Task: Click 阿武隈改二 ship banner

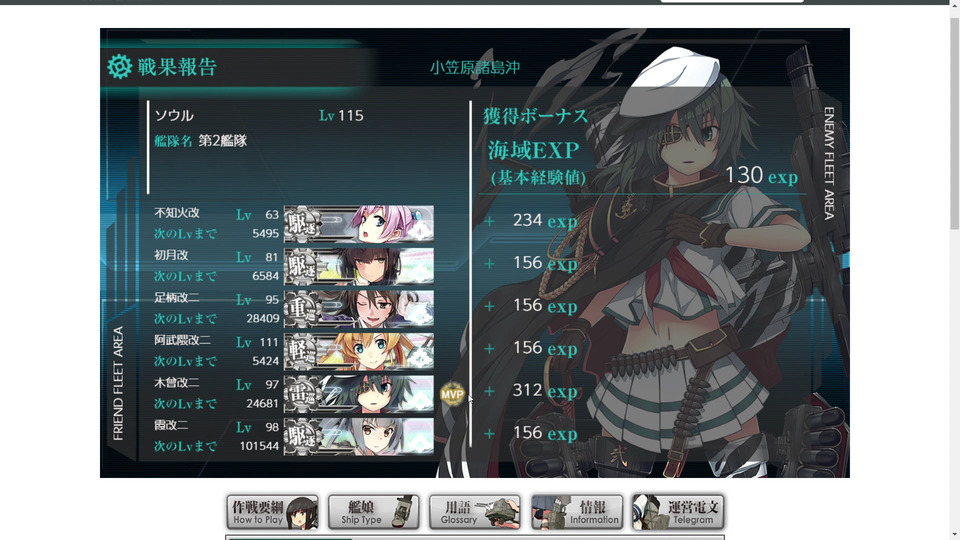Action: 359,351
